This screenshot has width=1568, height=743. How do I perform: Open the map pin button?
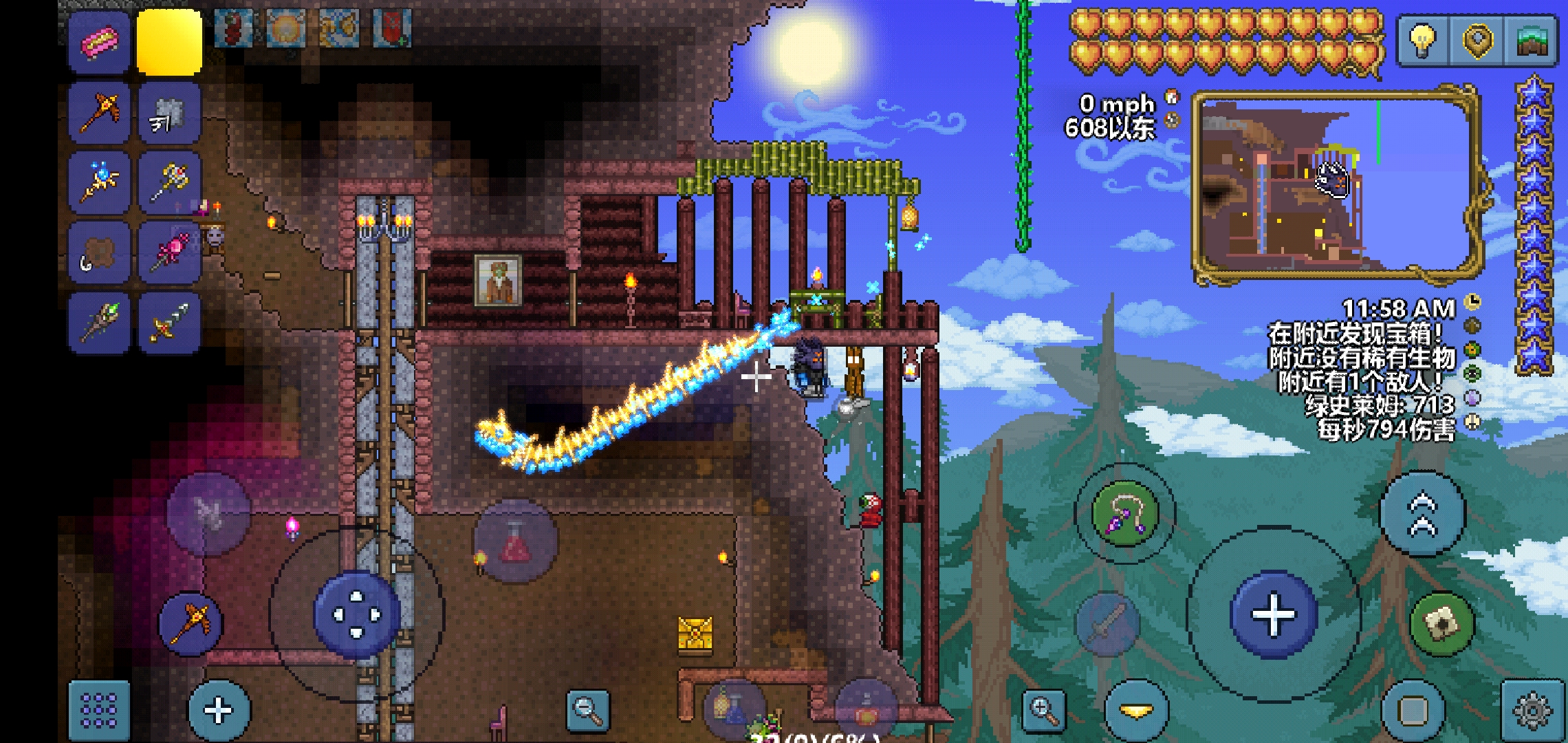point(1477,40)
